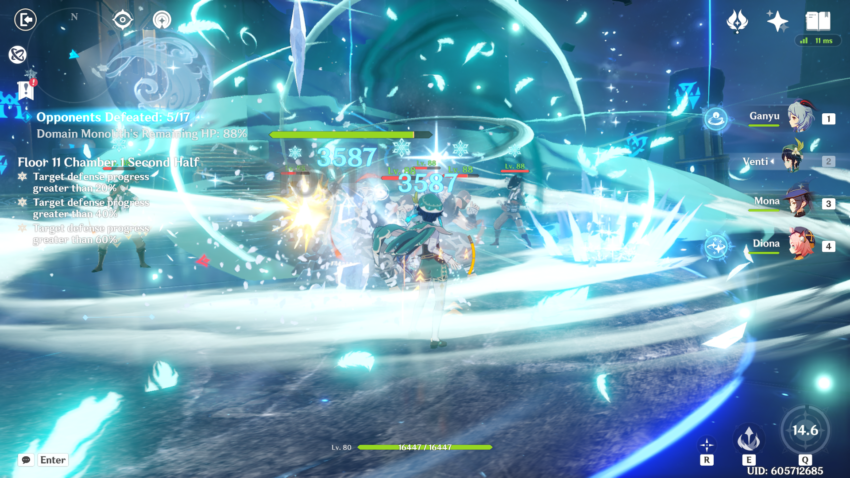Screen dimensions: 850x478
Task: Trigger Ganyu's glowing Elemental Burst orb
Action: click(x=716, y=119)
